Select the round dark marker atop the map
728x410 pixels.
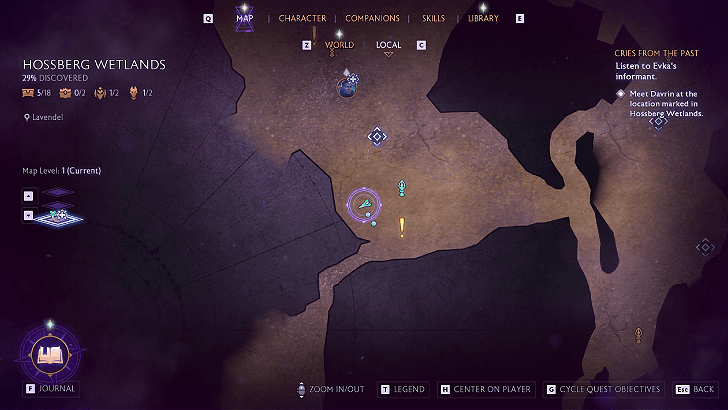[x=346, y=88]
